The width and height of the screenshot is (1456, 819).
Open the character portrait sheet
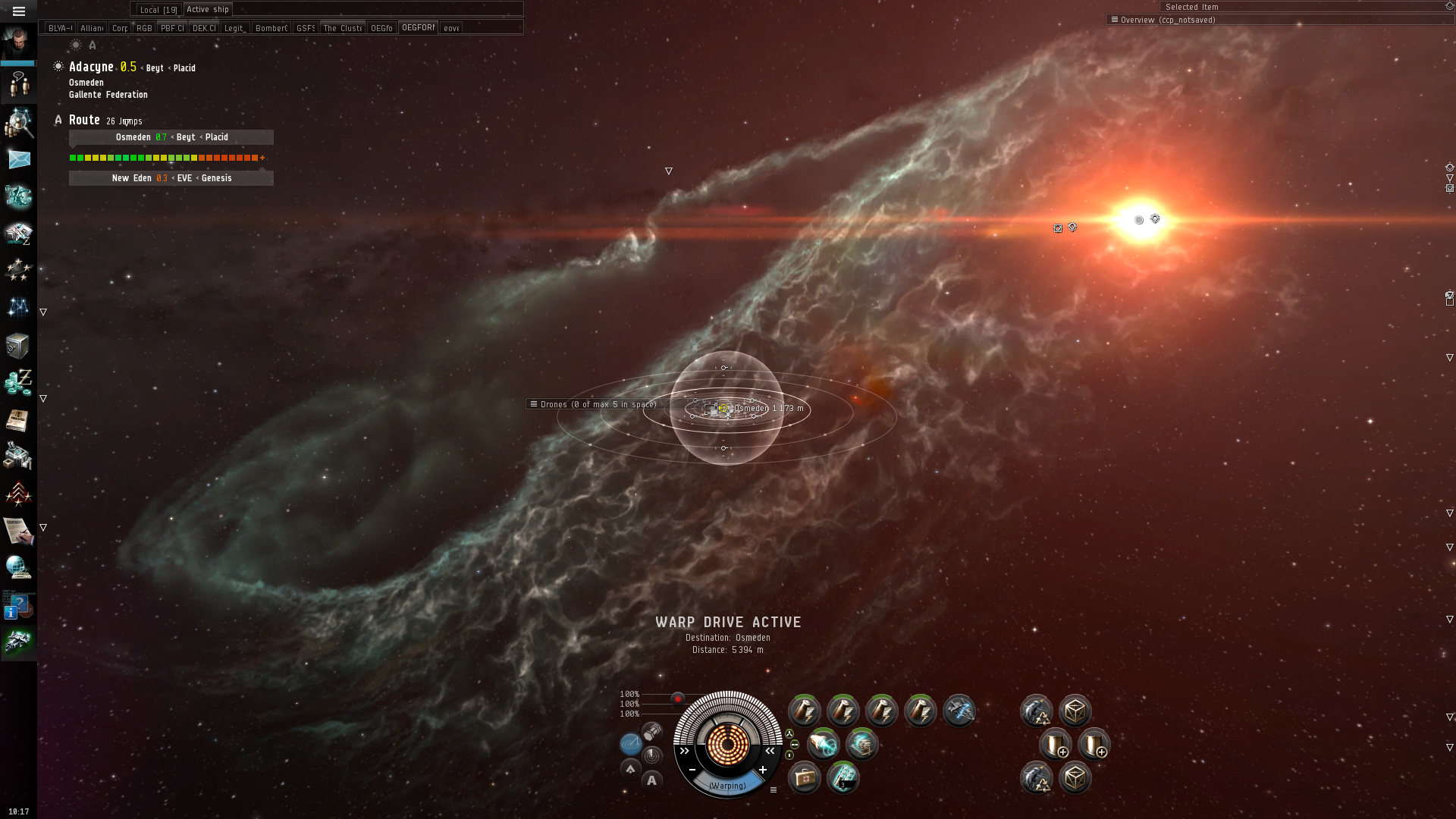(18, 42)
